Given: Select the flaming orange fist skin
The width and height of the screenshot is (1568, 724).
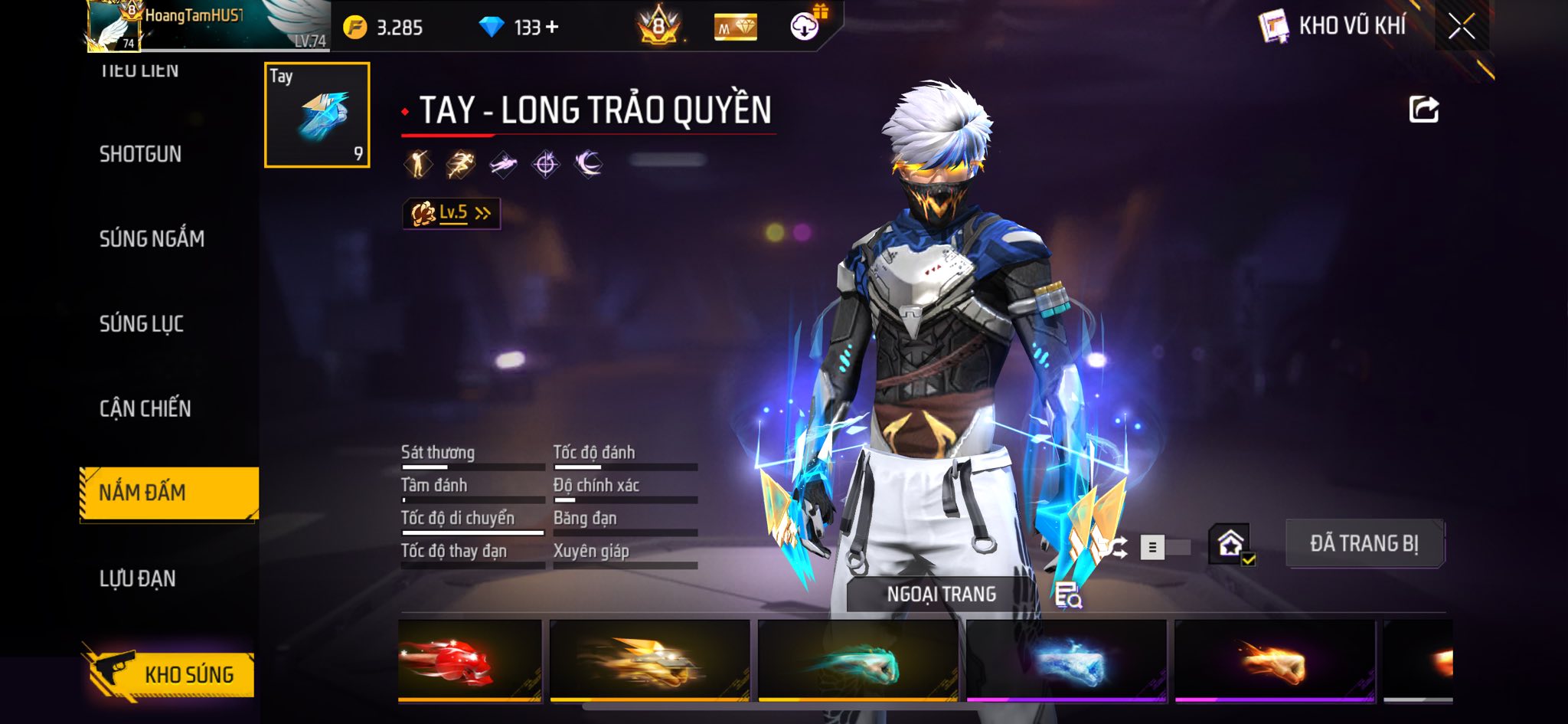Looking at the screenshot, I should click(x=1274, y=660).
